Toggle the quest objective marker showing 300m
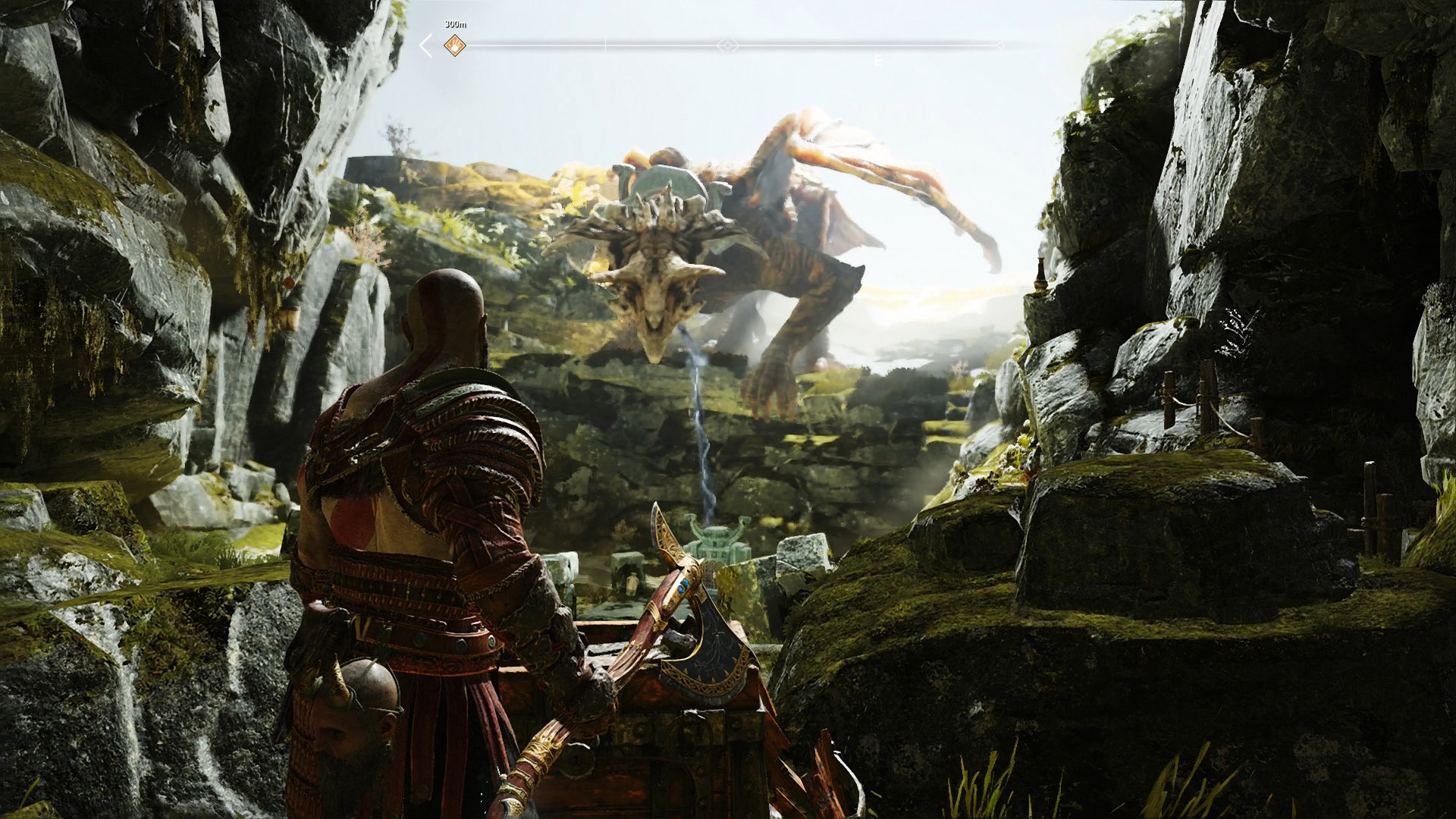This screenshot has width=1456, height=819. tap(454, 45)
